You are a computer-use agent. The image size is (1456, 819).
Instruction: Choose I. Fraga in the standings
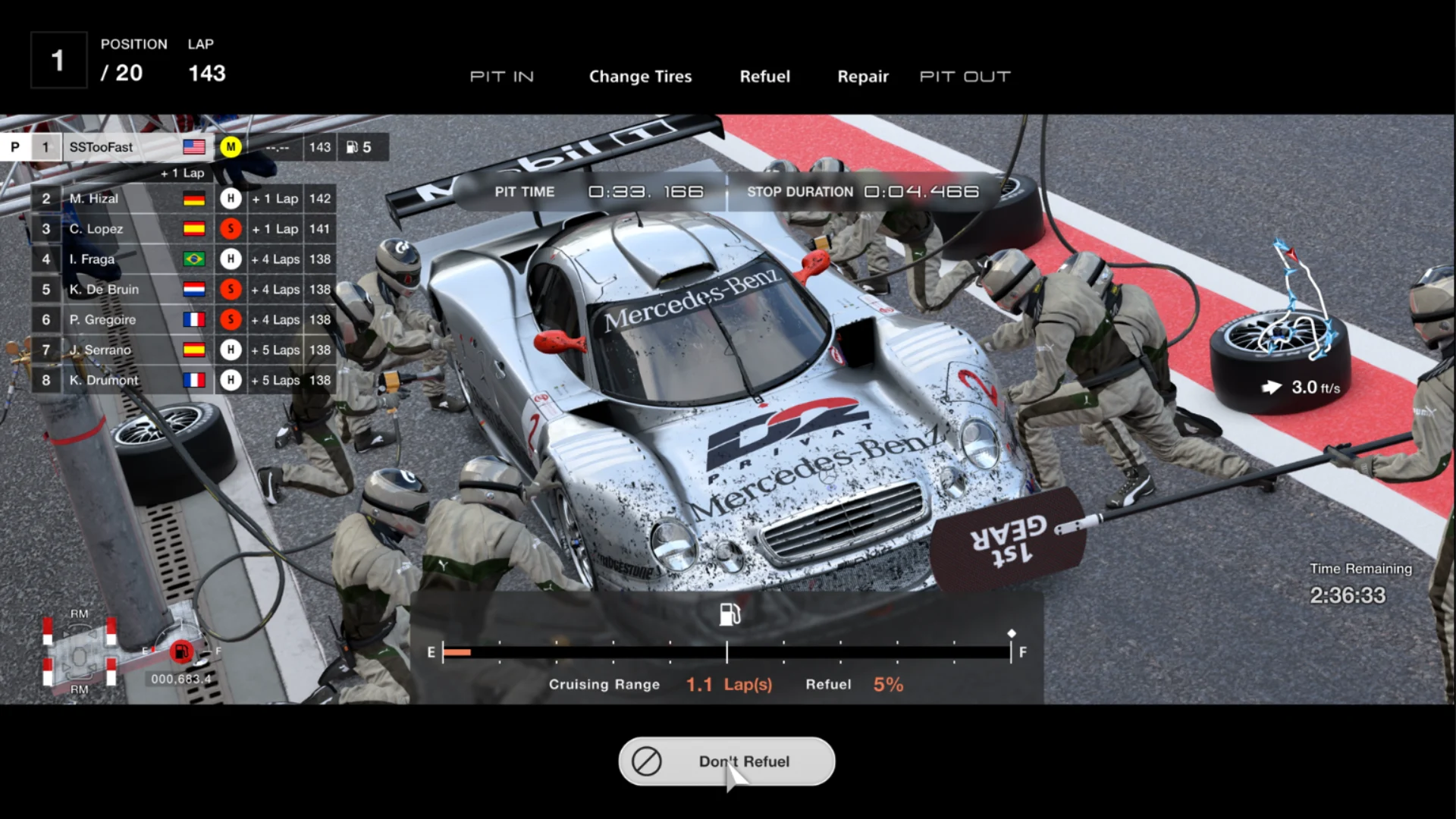pyautogui.click(x=182, y=259)
